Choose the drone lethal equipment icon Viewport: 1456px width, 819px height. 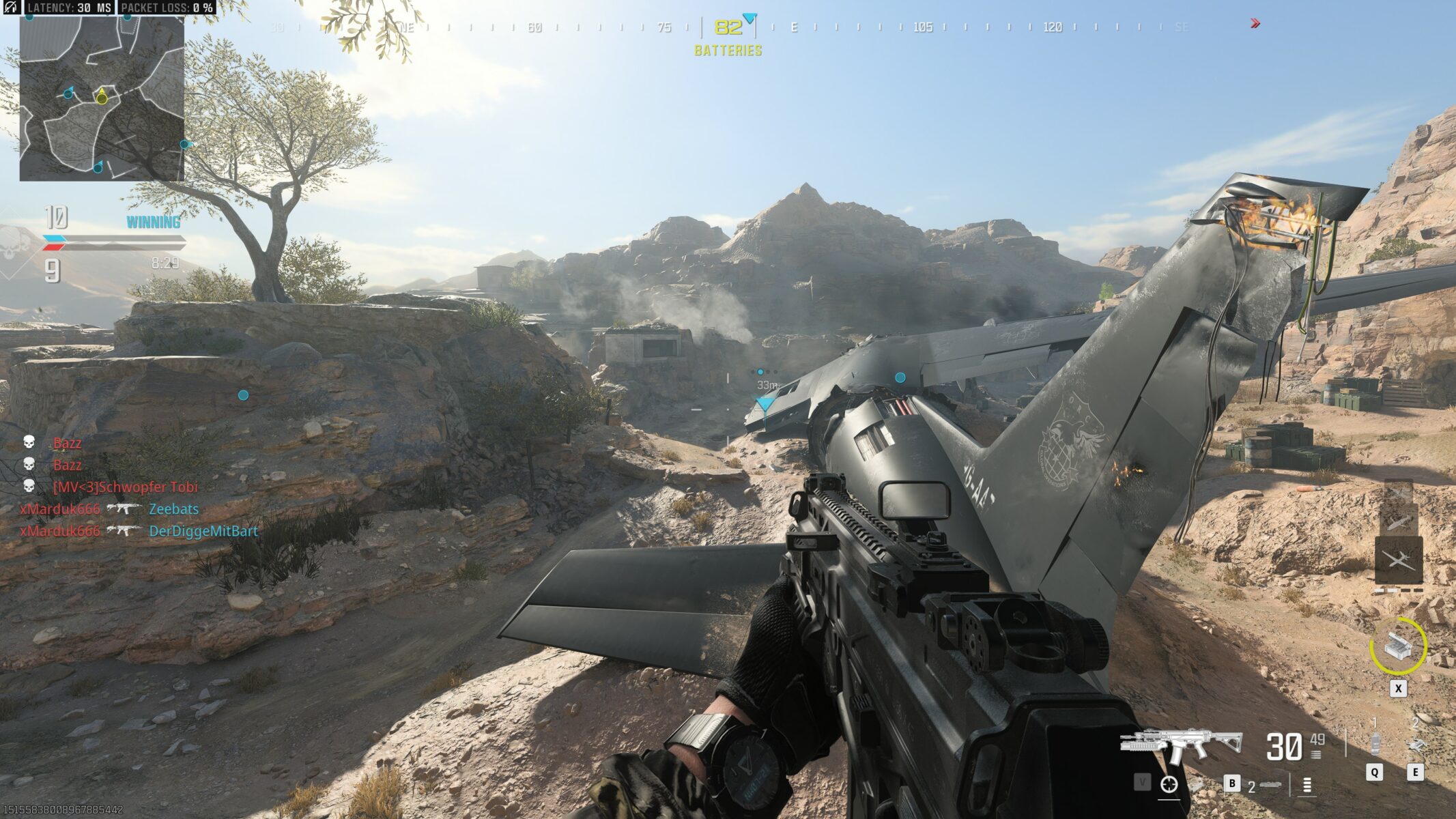coord(1415,743)
